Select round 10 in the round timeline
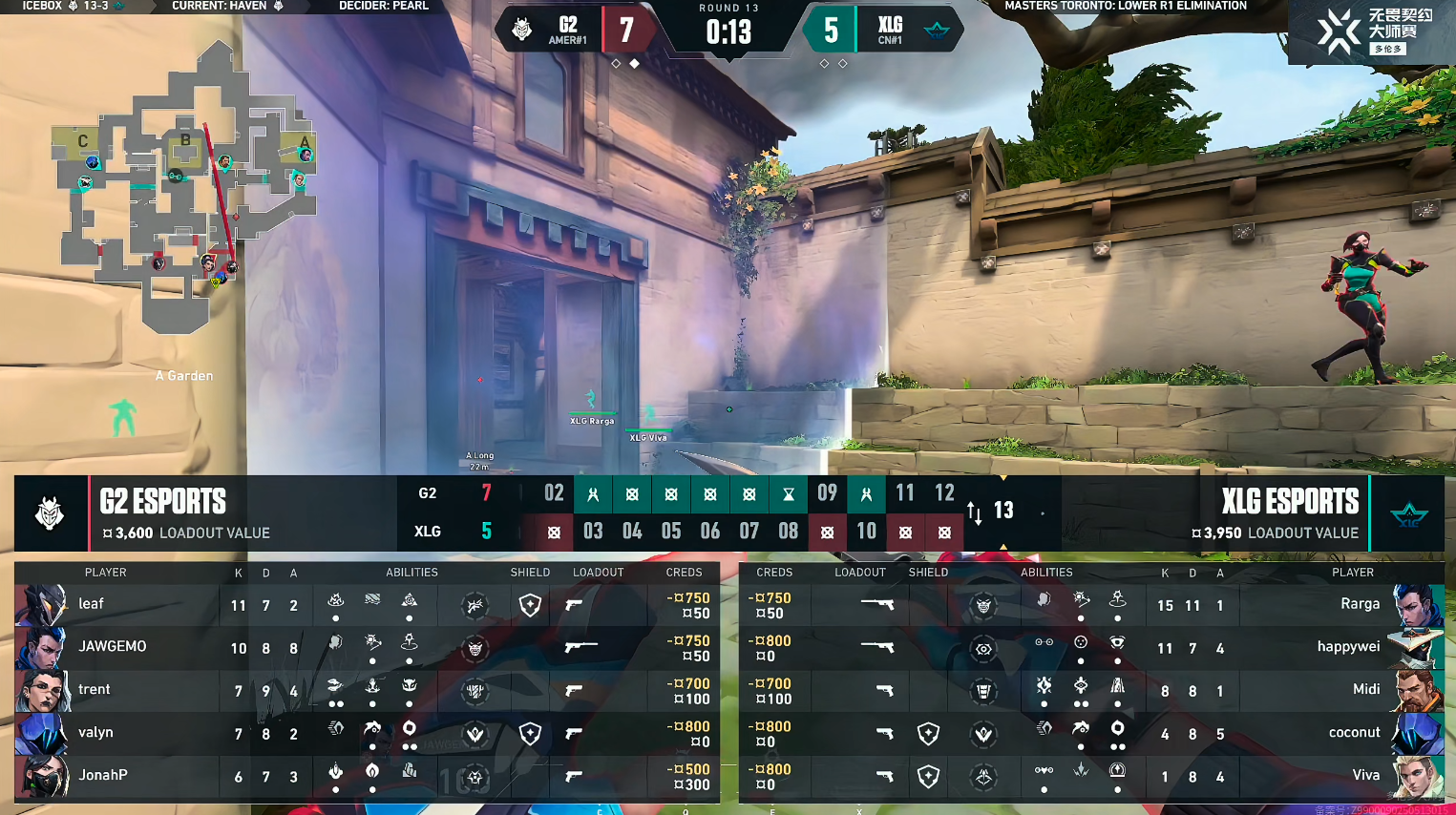The height and width of the screenshot is (815, 1456). (x=866, y=532)
